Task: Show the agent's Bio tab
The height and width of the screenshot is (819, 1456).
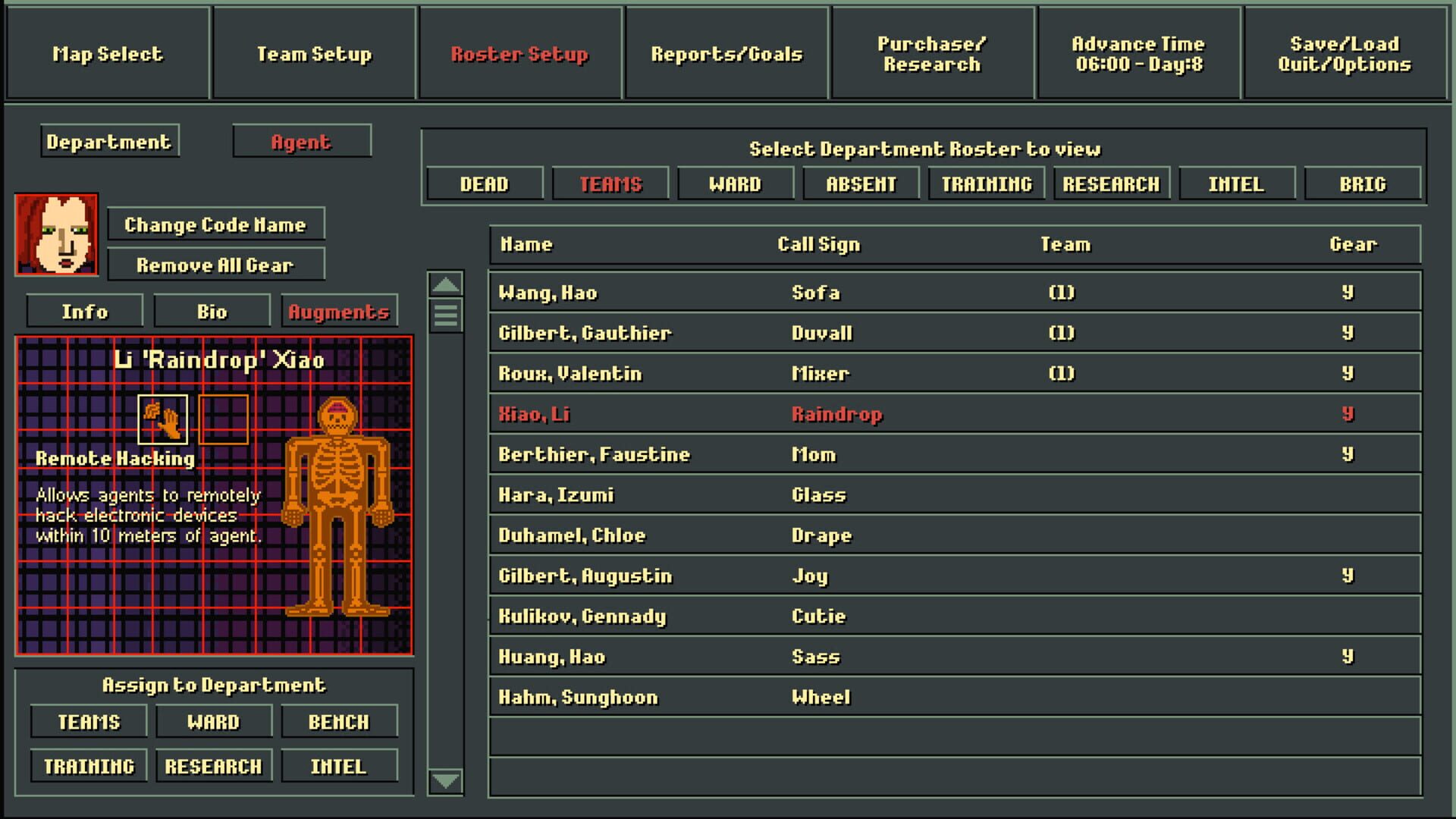Action: coord(212,311)
